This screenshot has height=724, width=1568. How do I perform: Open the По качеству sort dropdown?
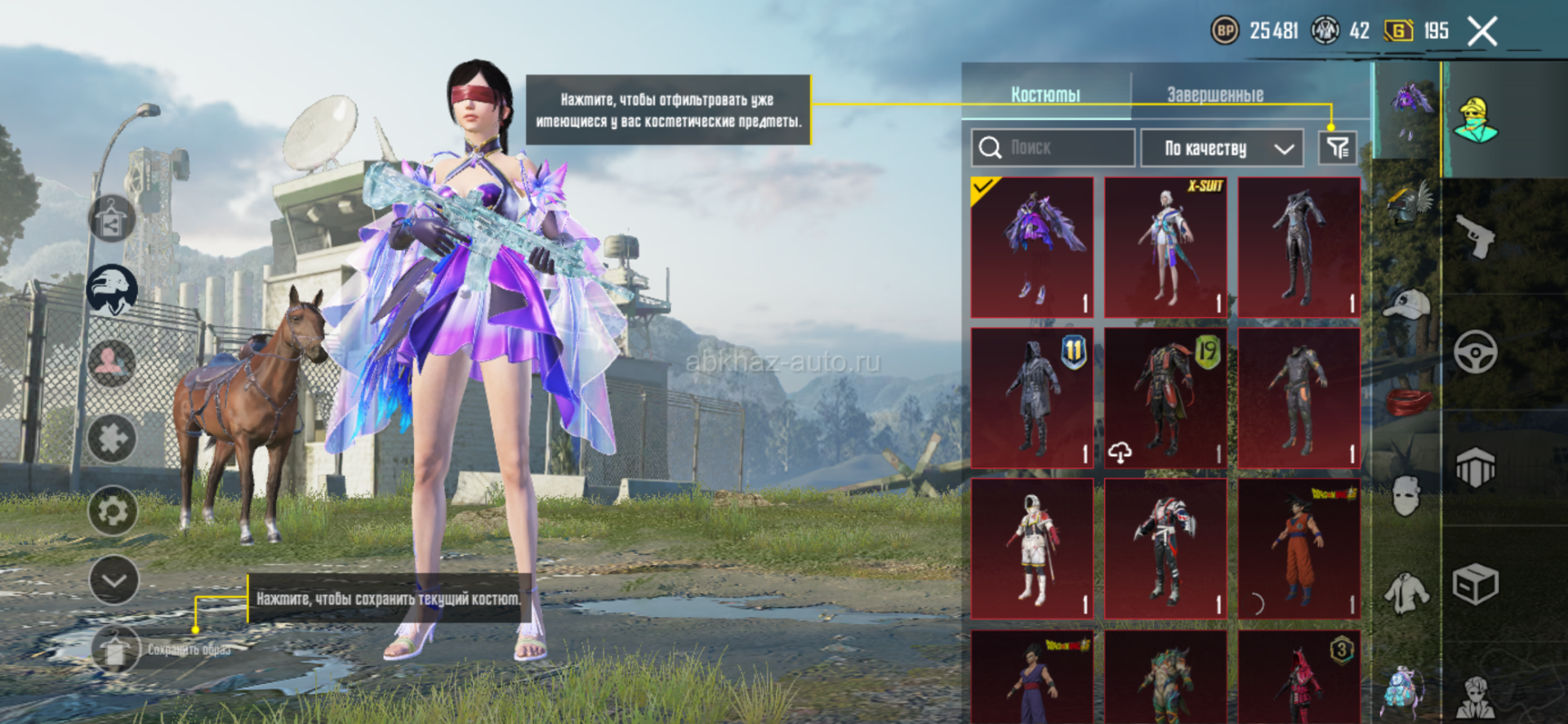pos(1222,148)
